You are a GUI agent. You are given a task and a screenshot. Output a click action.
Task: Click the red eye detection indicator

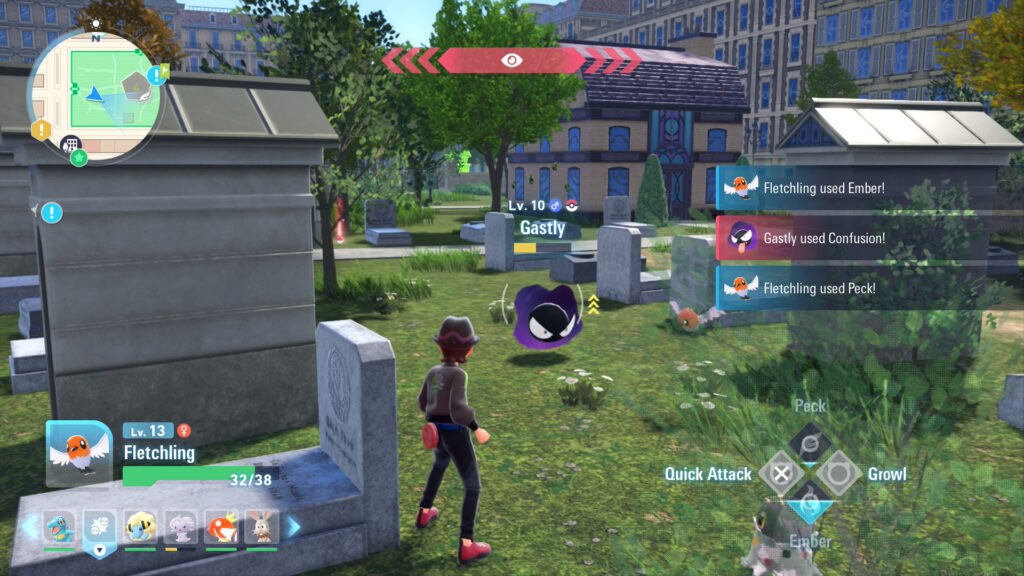point(511,61)
